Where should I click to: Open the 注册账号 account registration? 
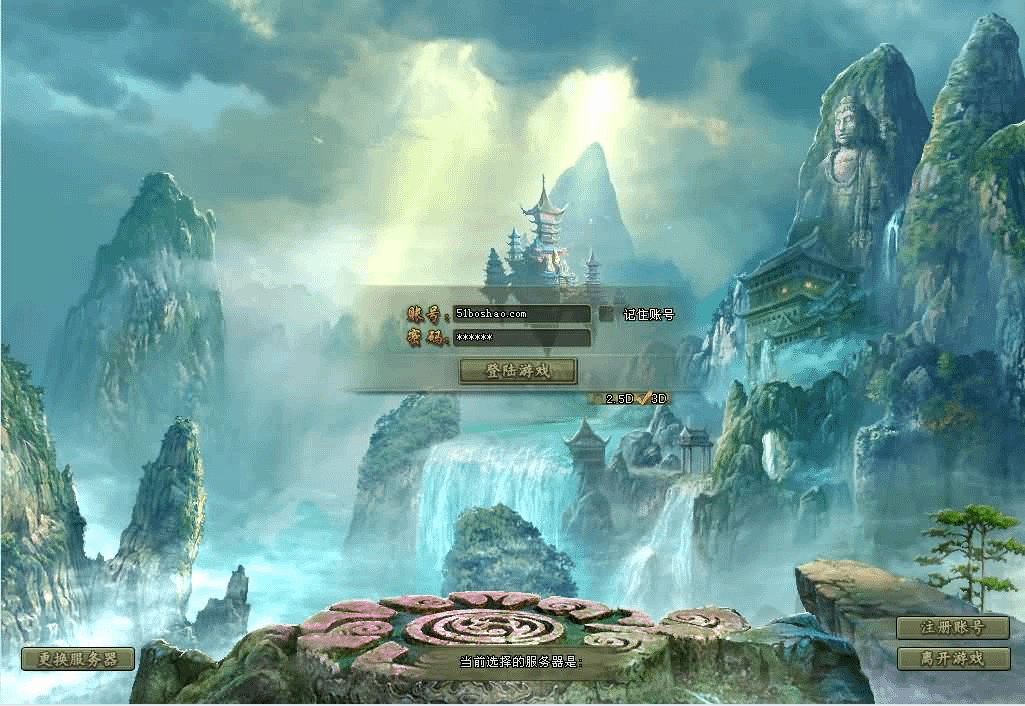(x=953, y=628)
